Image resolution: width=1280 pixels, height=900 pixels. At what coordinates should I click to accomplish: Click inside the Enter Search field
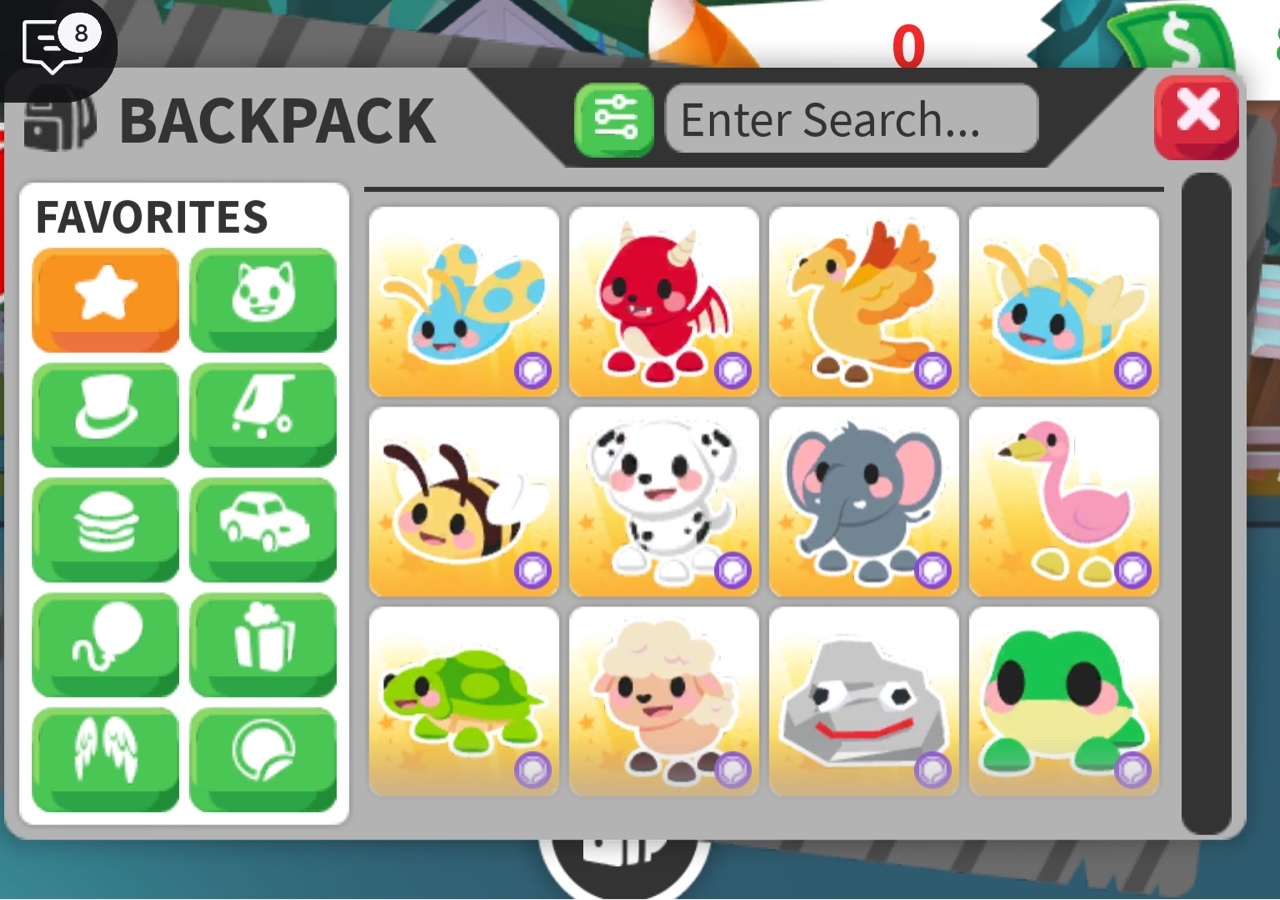coord(853,119)
